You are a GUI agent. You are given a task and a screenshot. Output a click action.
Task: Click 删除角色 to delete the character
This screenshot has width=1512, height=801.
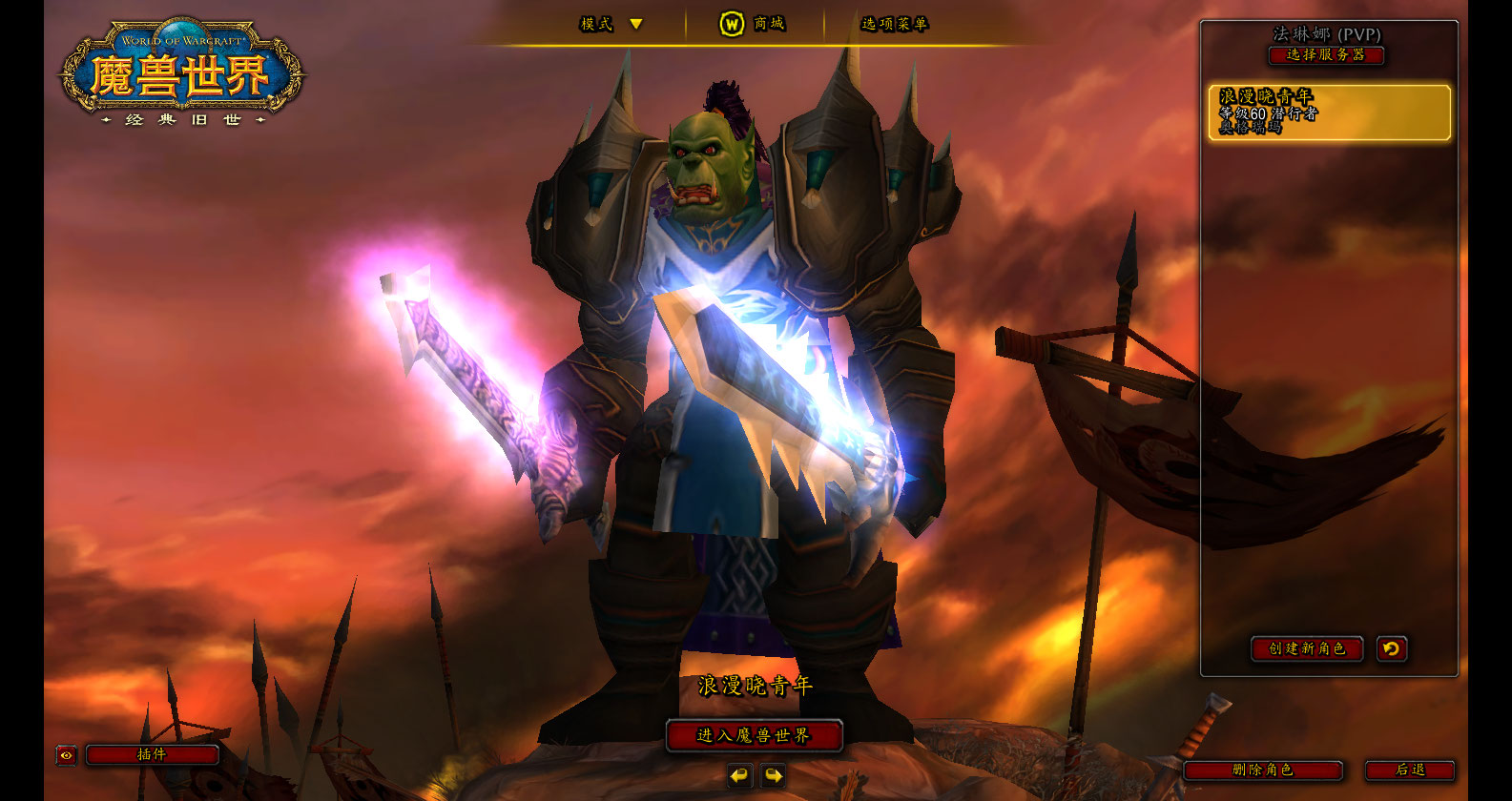pyautogui.click(x=1263, y=770)
